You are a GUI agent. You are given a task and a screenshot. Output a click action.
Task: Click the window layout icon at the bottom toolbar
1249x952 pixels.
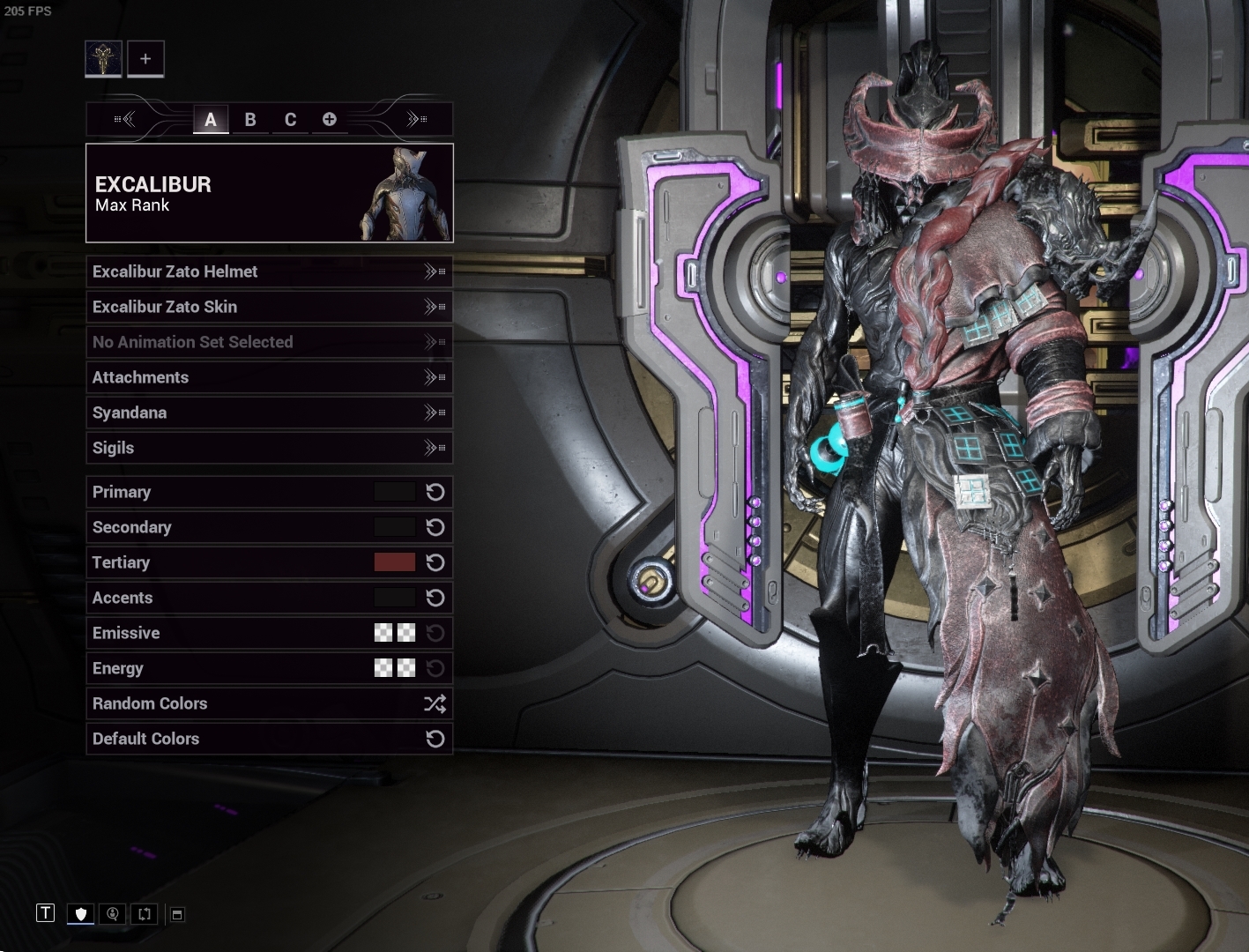[175, 914]
